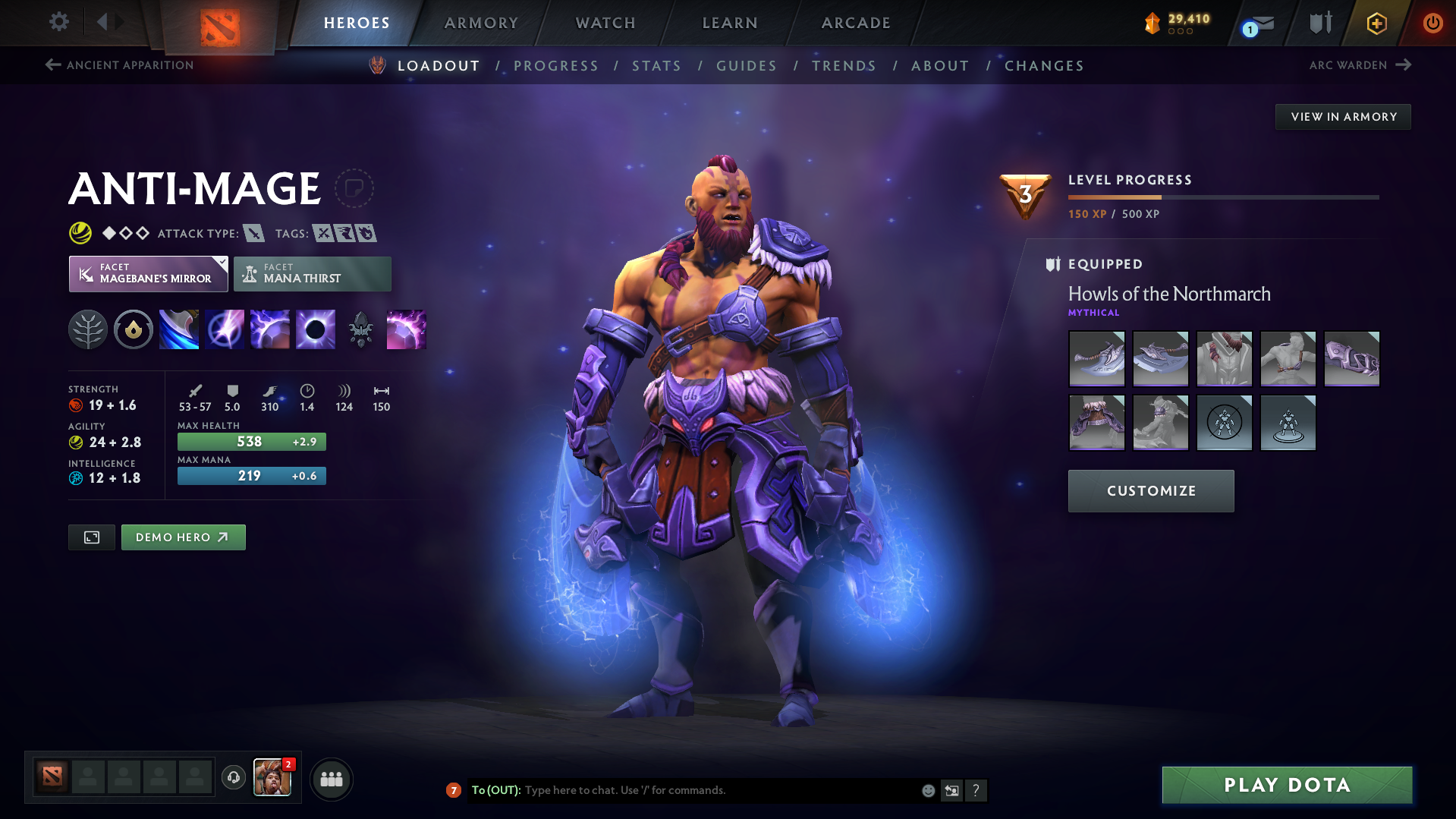Click the talent tree icon above hero stats
This screenshot has width=1456, height=819.
pos(88,329)
